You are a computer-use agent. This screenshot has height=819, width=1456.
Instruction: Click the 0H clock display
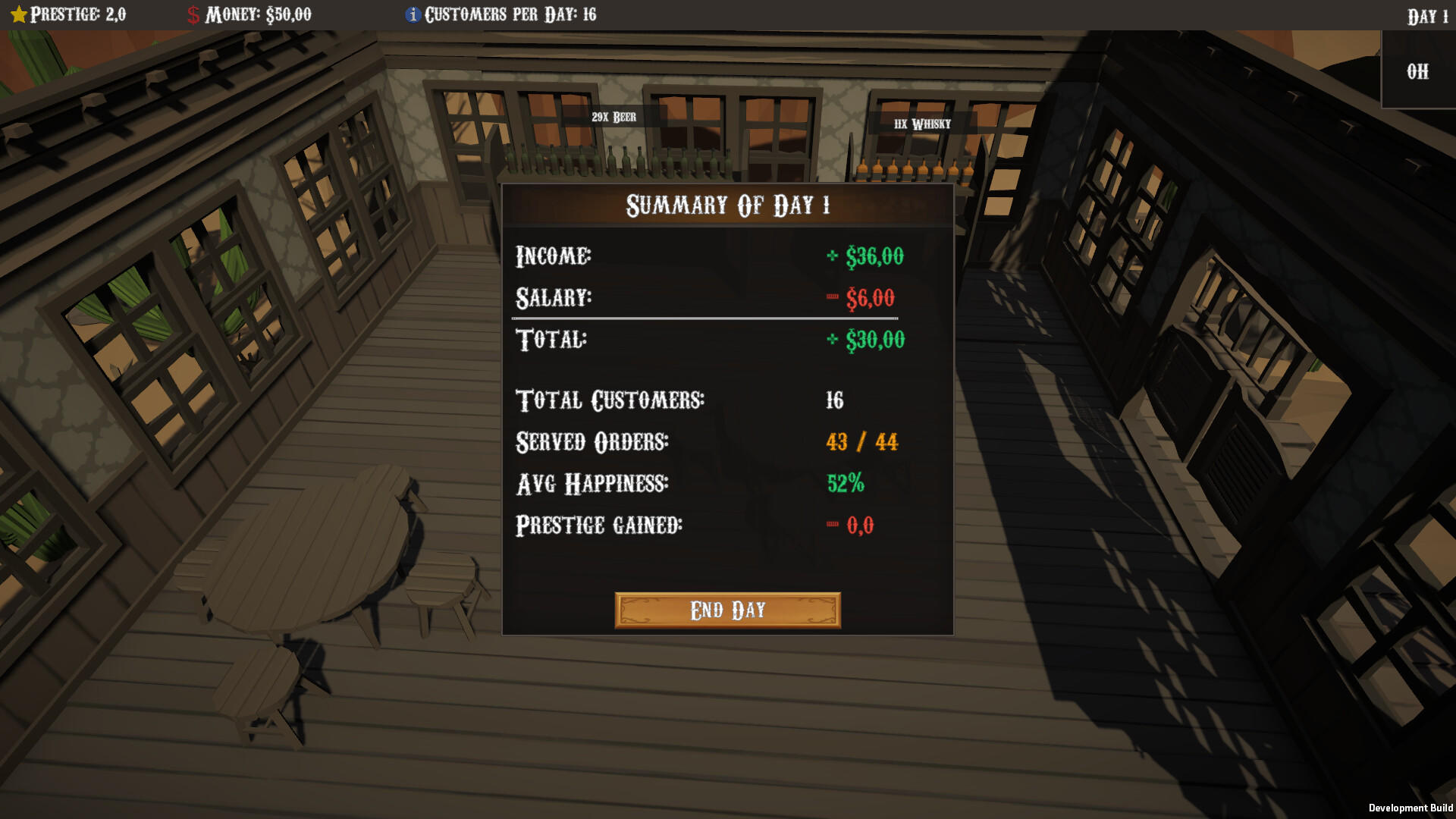[1417, 72]
